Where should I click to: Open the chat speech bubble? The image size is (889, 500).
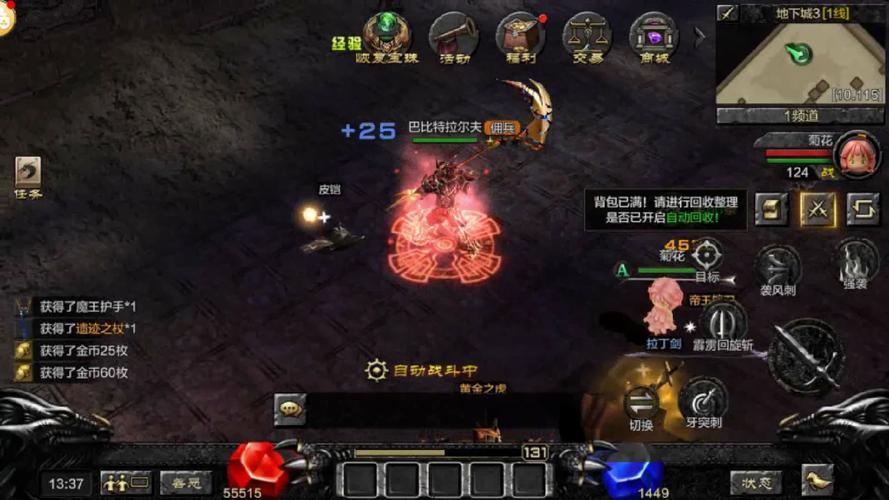click(x=290, y=408)
